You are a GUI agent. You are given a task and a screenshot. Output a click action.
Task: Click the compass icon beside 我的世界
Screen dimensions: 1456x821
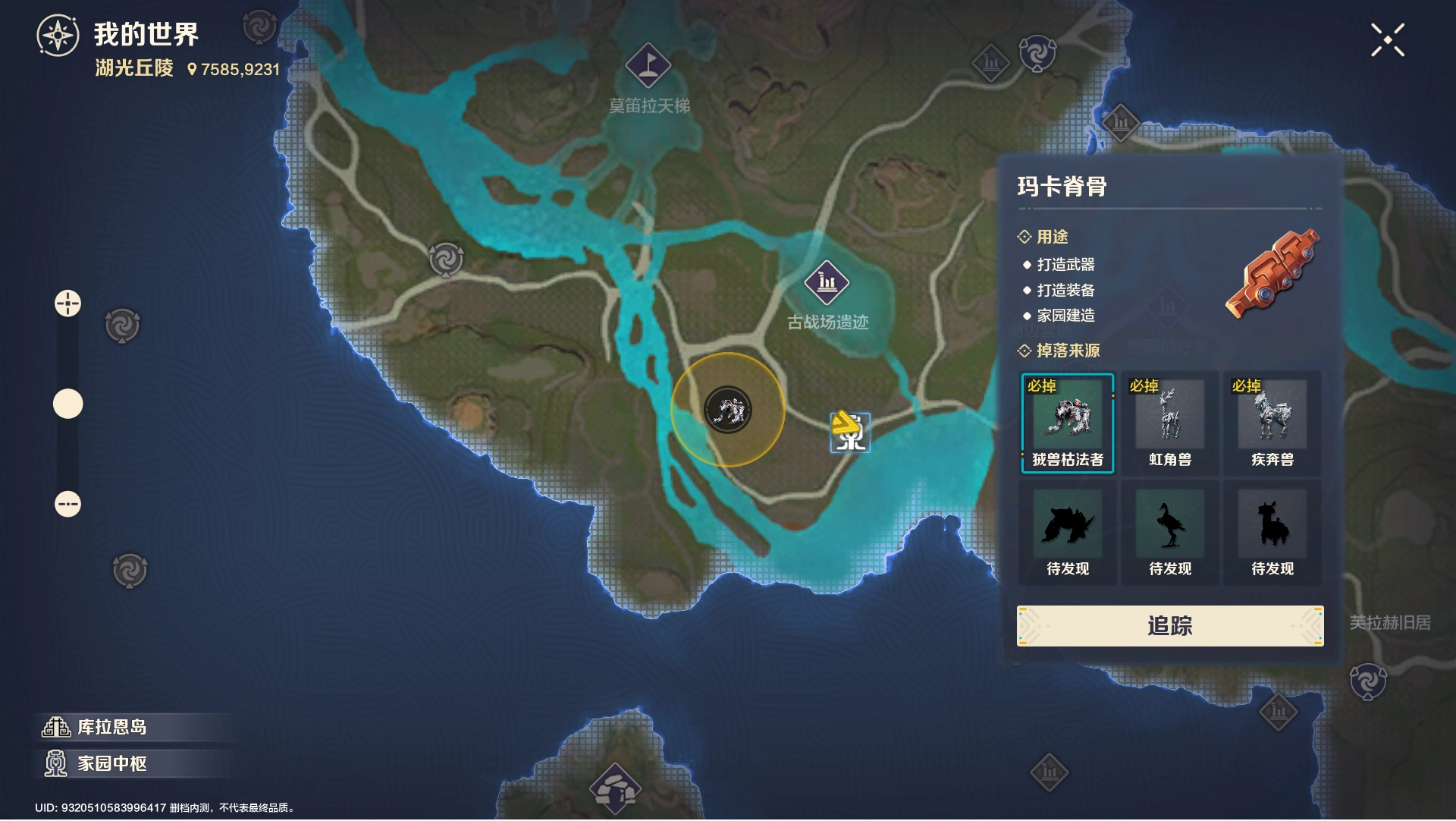pyautogui.click(x=58, y=36)
